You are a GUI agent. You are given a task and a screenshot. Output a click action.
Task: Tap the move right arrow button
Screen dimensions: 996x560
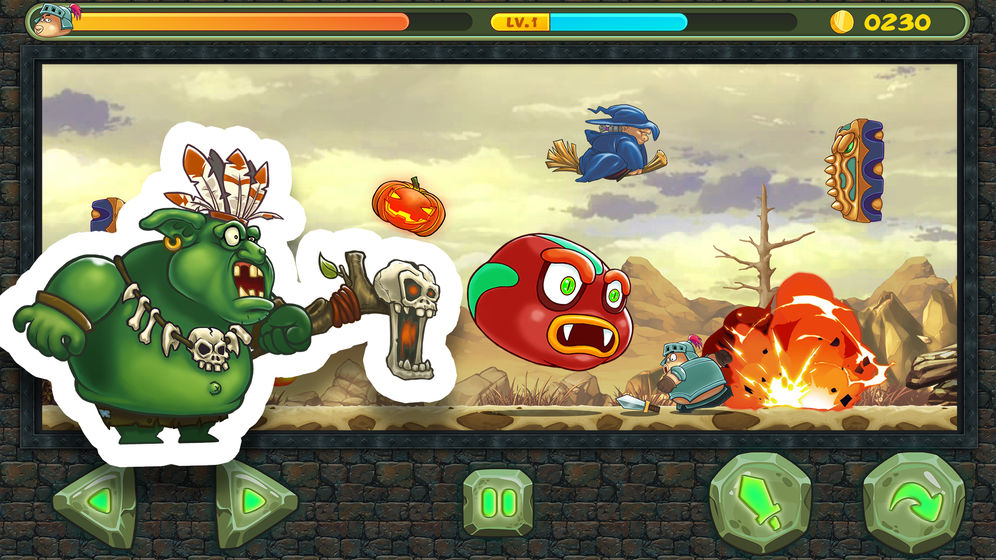click(x=254, y=501)
